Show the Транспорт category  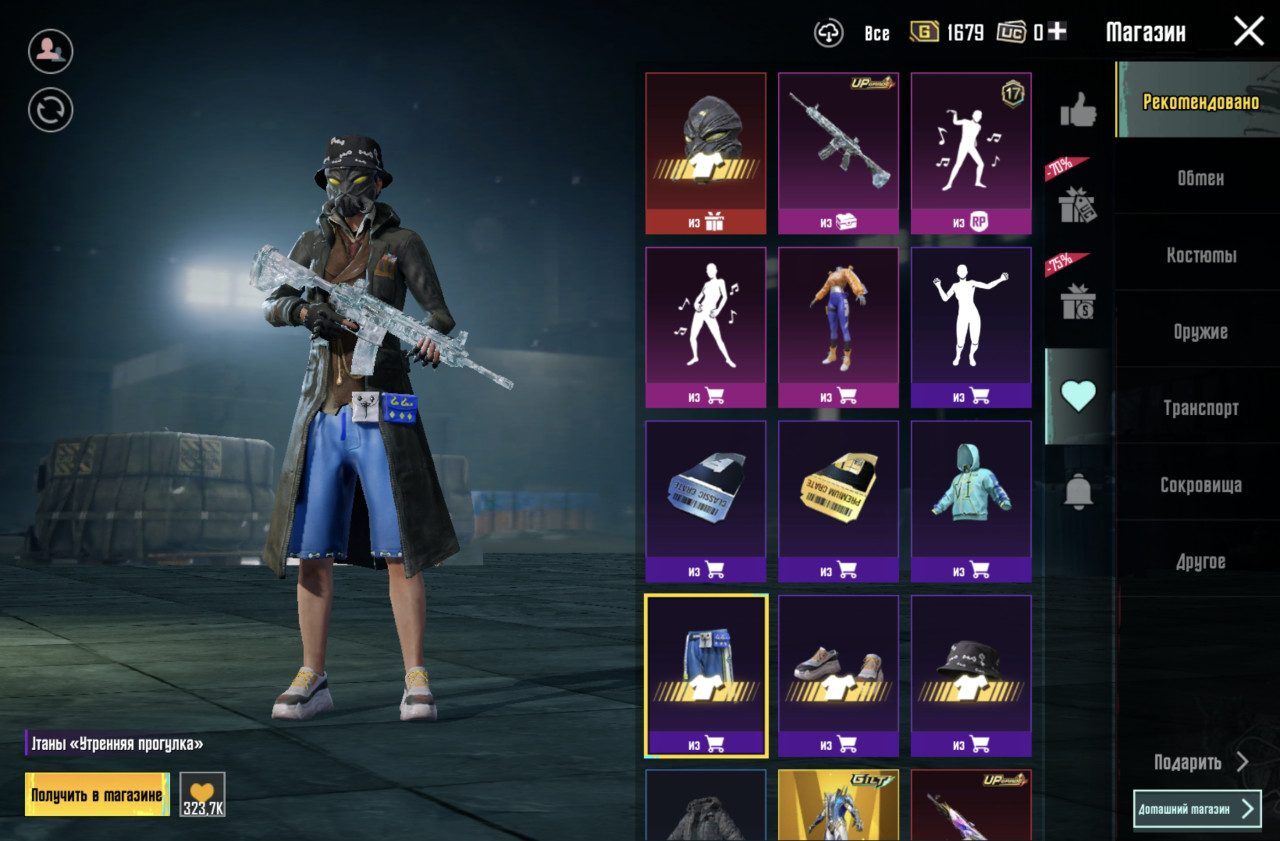coord(1200,408)
